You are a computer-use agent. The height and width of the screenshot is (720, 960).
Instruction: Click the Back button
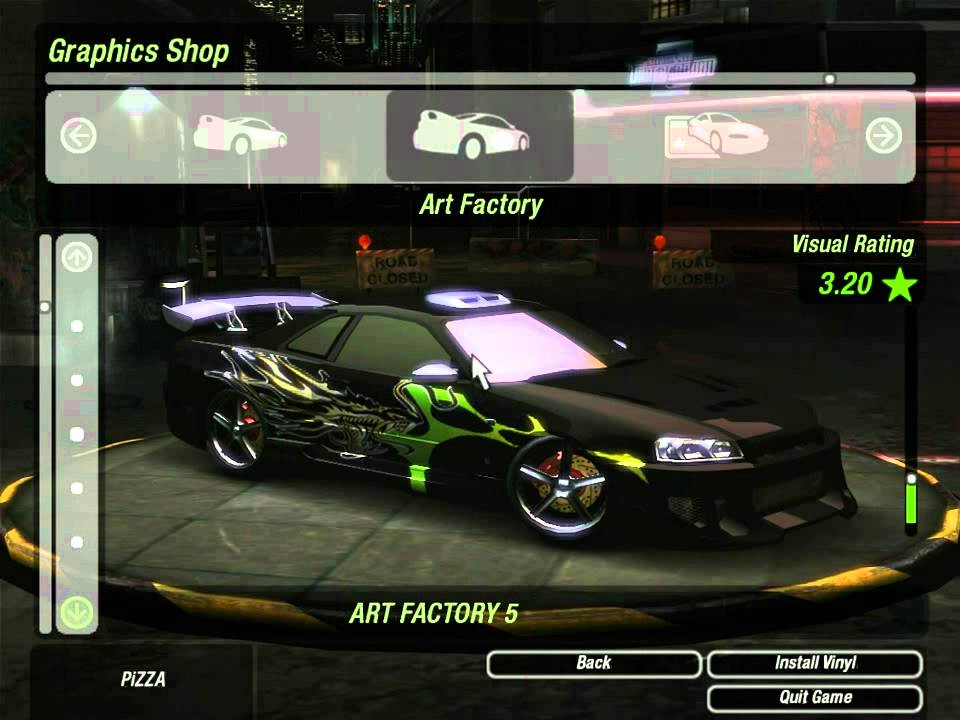tap(594, 664)
